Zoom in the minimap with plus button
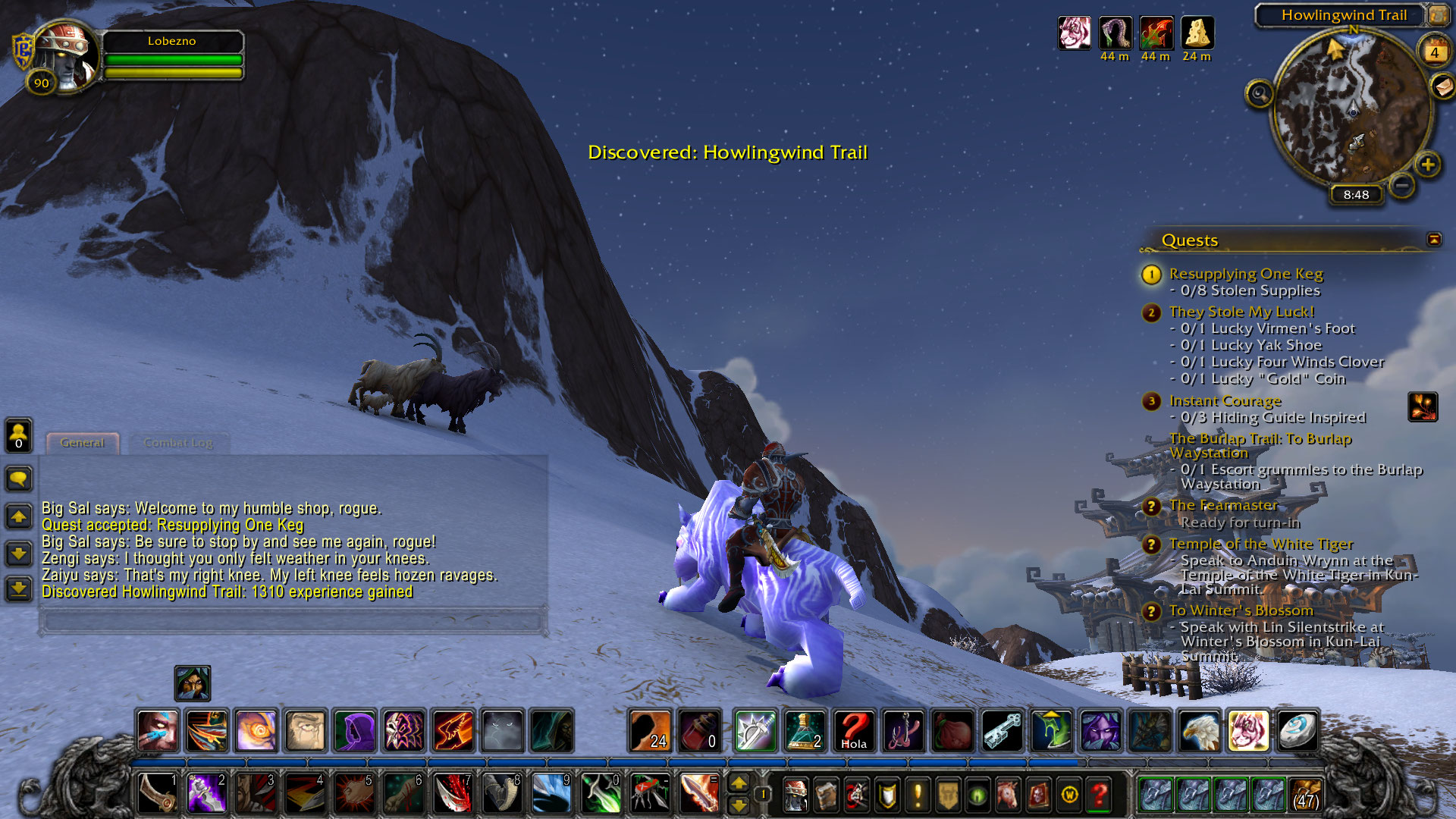This screenshot has height=819, width=1456. [1428, 165]
